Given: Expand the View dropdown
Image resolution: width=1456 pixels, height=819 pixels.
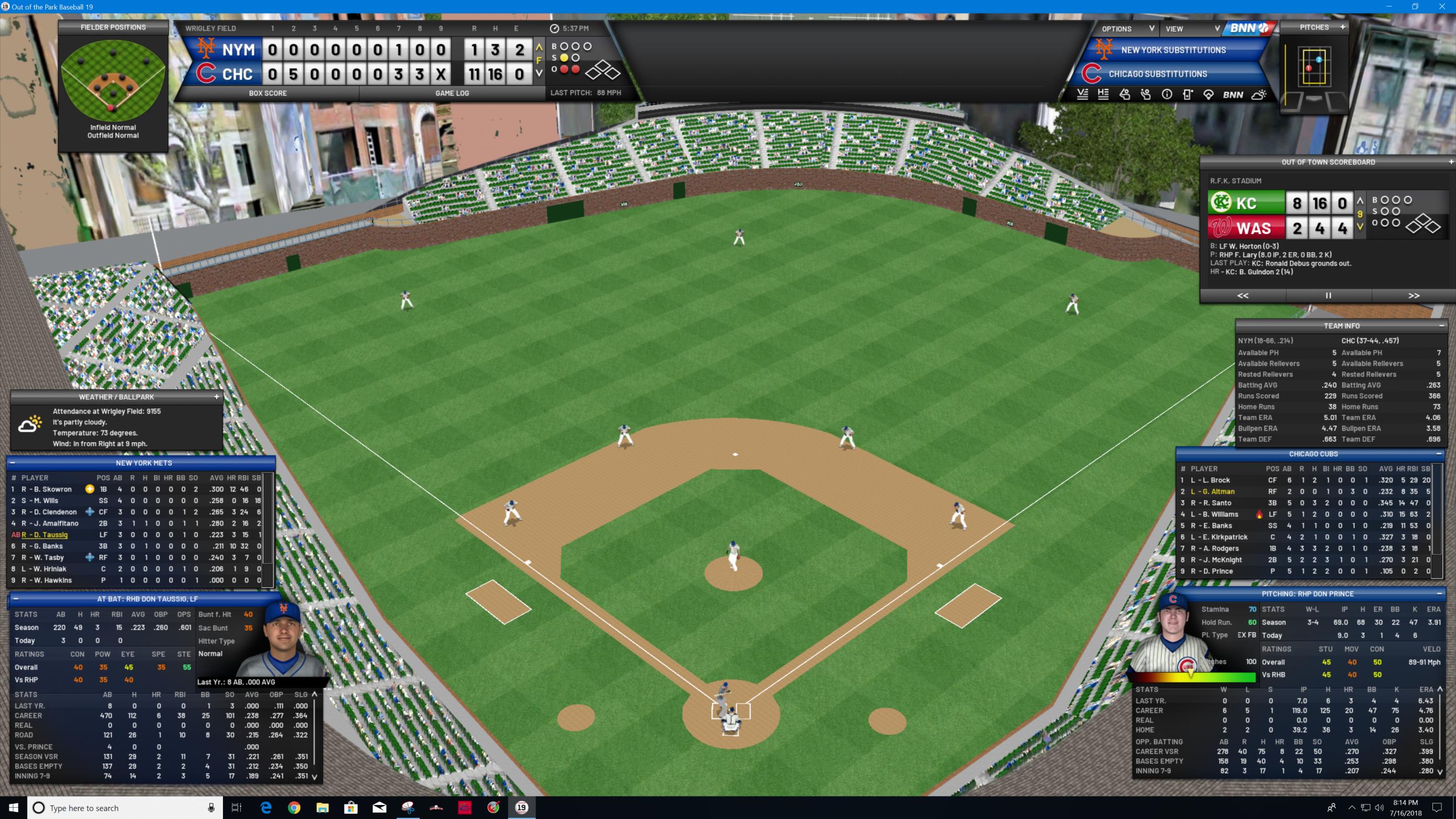Looking at the screenshot, I should click(1192, 29).
